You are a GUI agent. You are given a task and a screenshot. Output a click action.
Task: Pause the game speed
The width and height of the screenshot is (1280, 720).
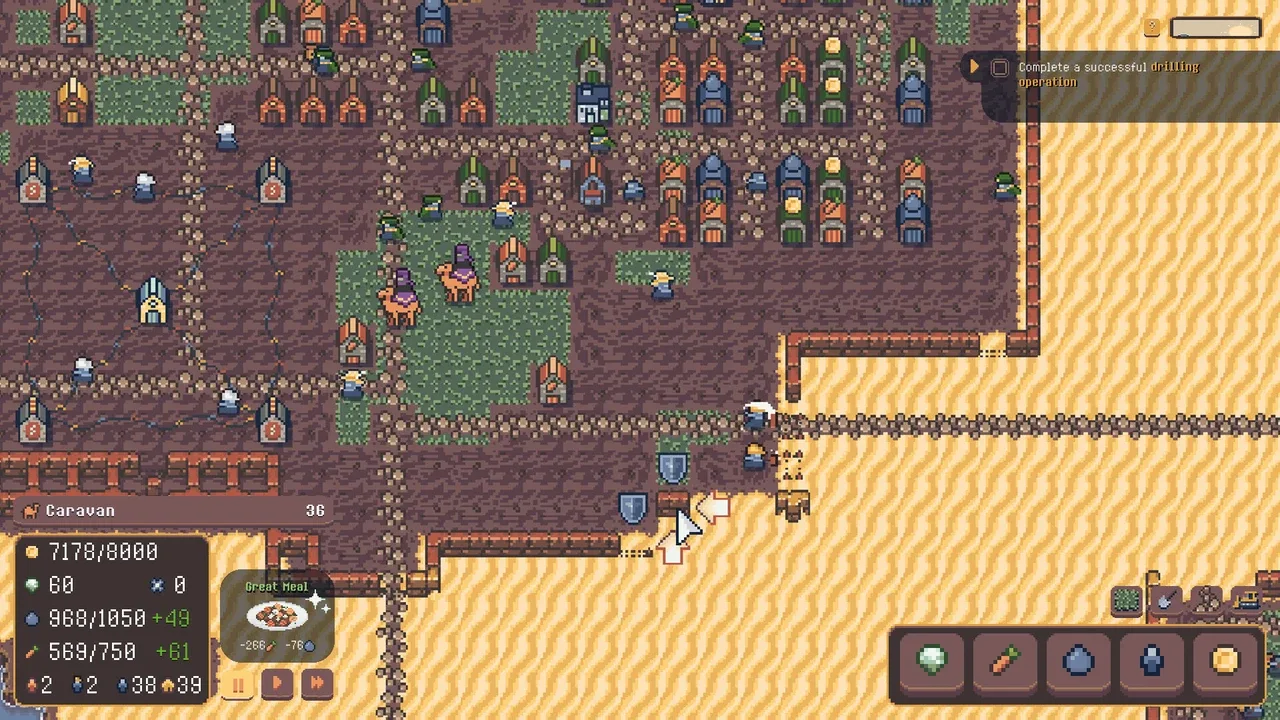click(x=239, y=685)
